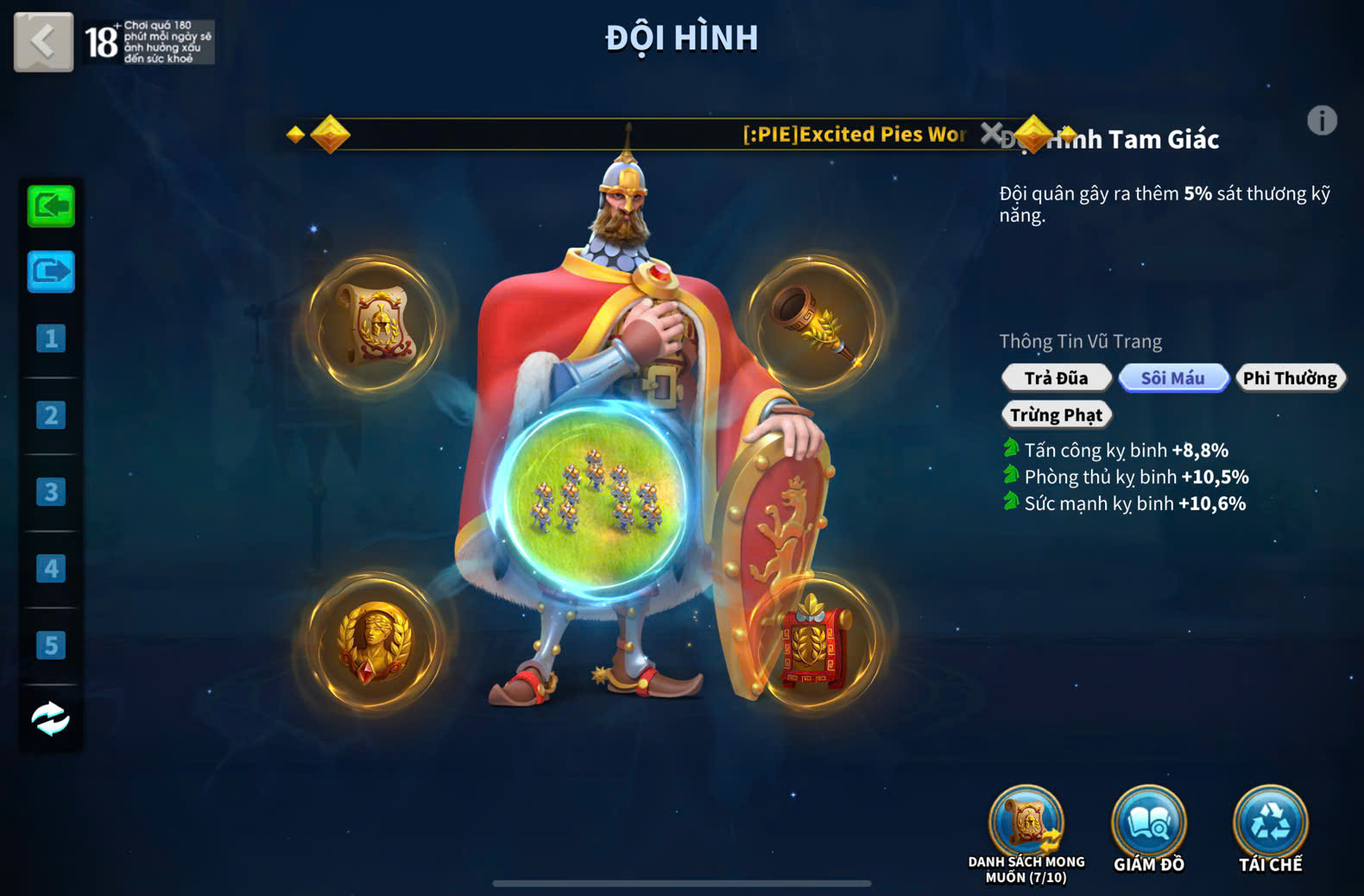Screen dimensions: 1364x896
Task: Switch to formation preset 5
Action: pos(51,645)
